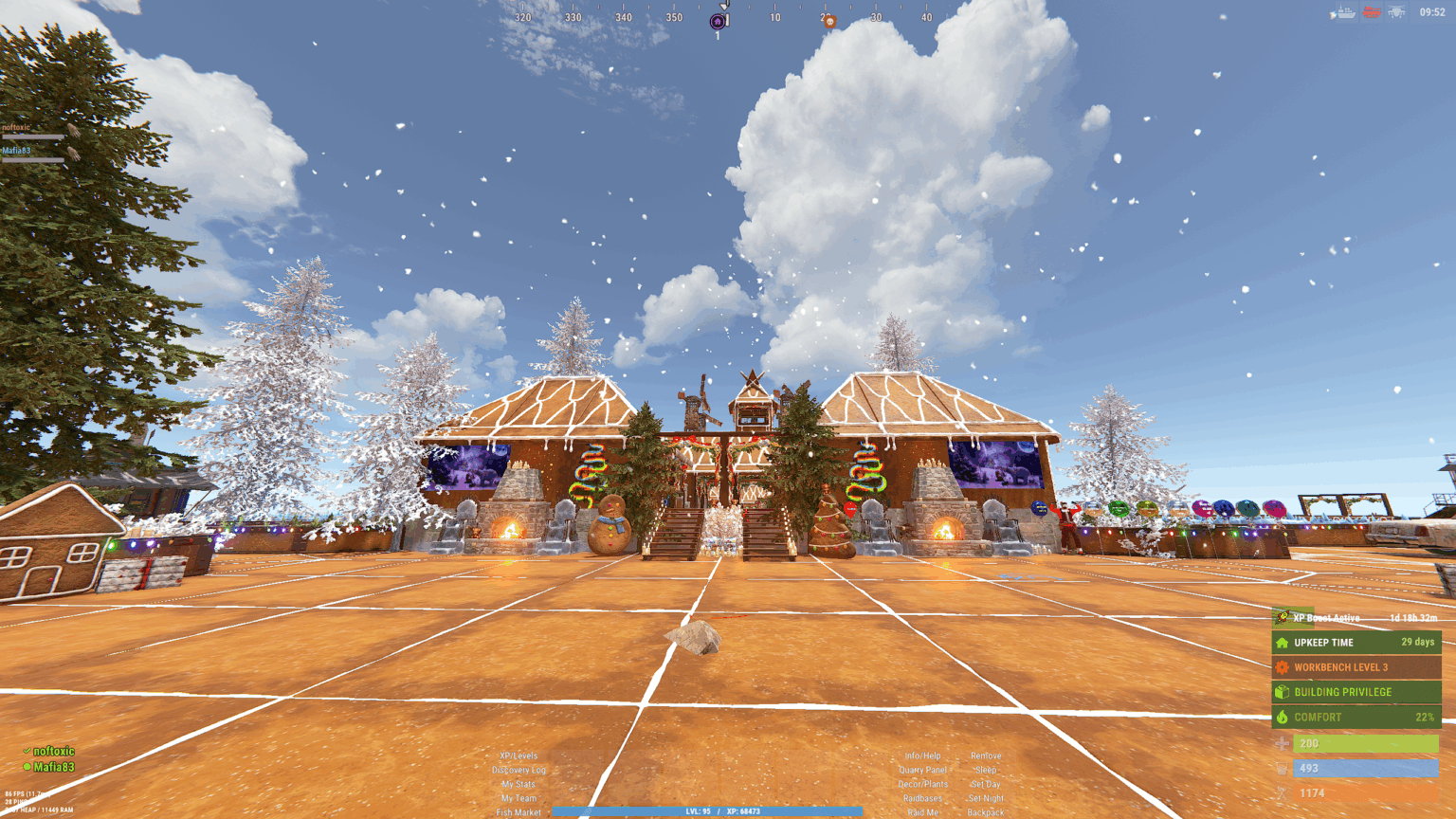Select the red tank (Bradley) icon
1456x819 pixels.
click(x=1372, y=12)
